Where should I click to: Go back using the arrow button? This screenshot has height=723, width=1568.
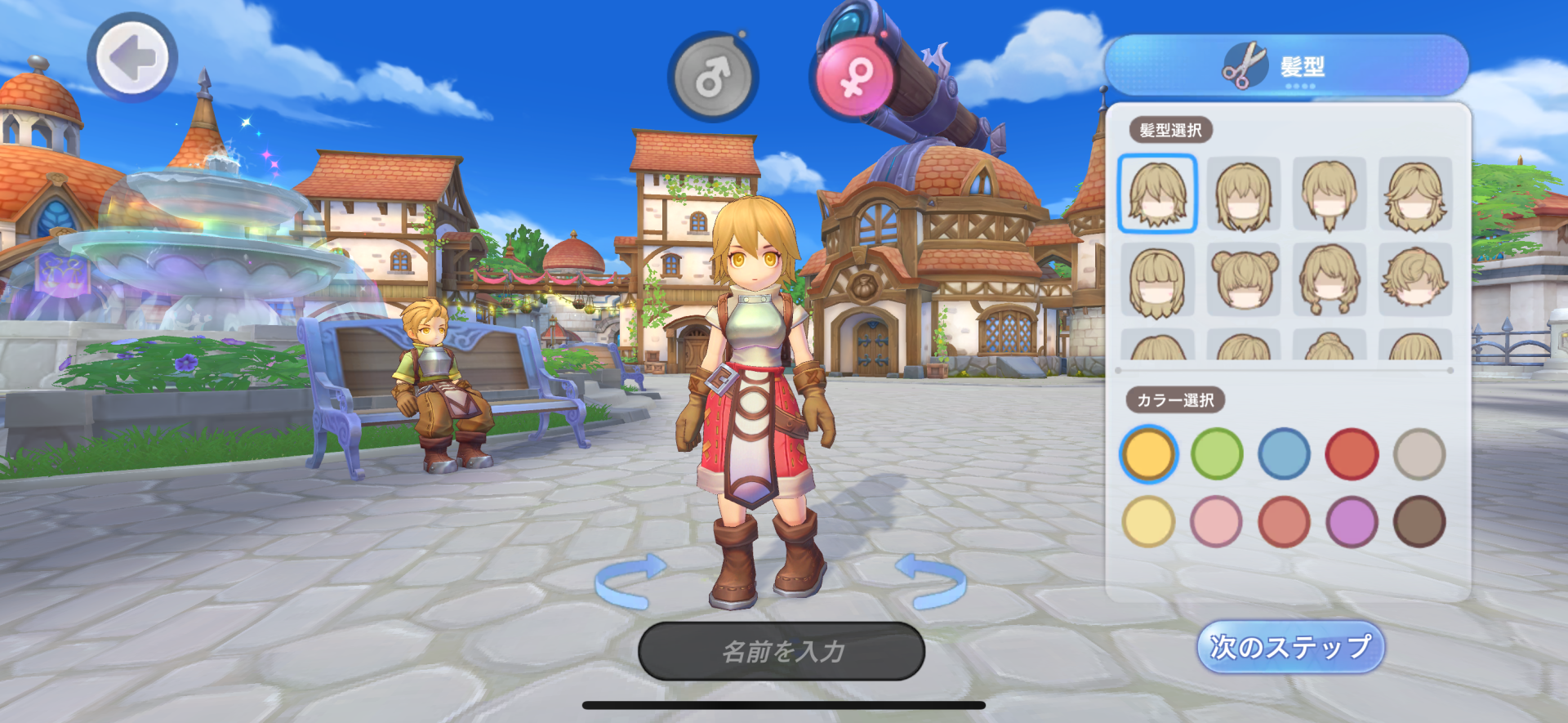coord(132,58)
